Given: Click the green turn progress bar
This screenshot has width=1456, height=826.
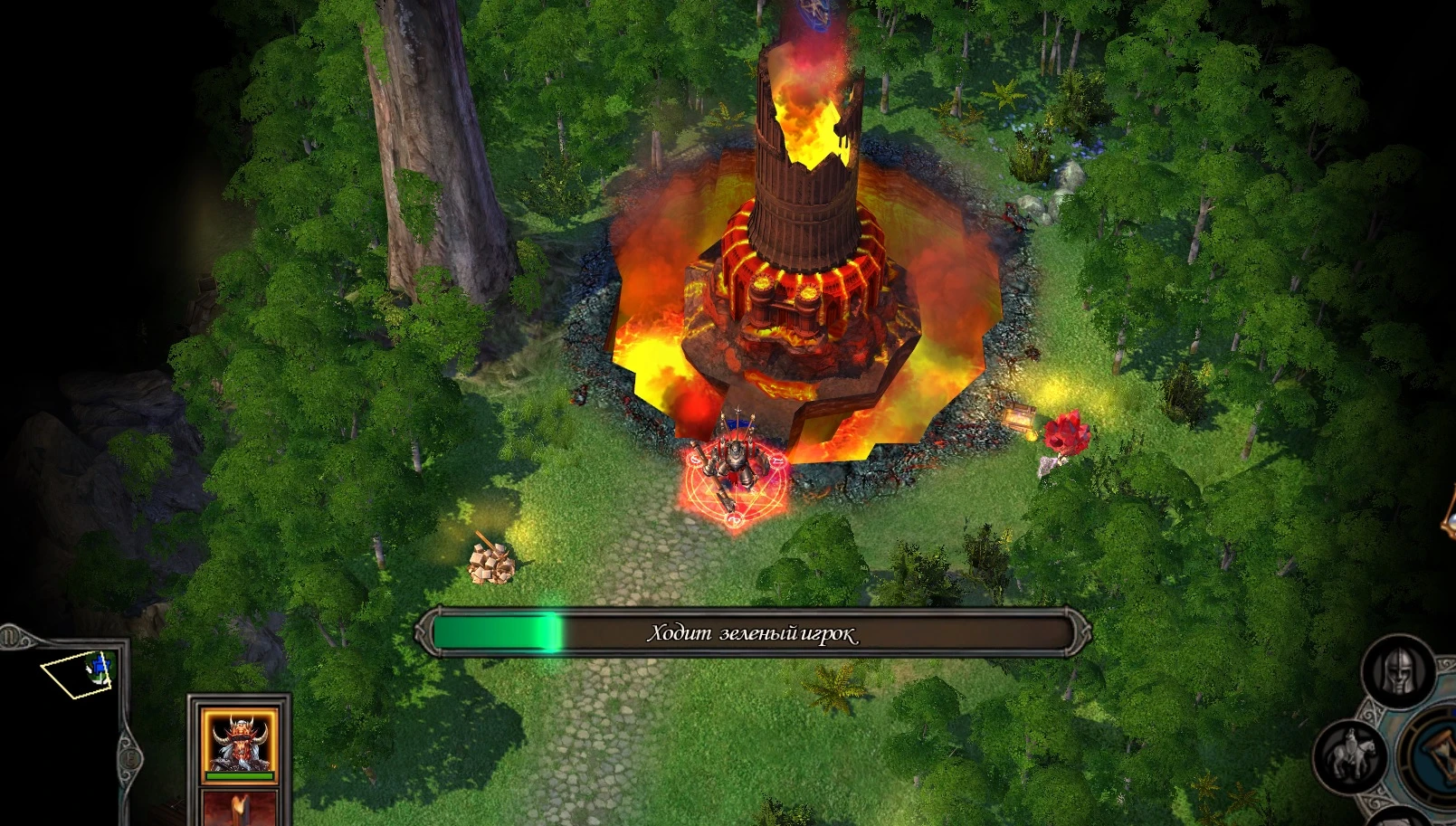Looking at the screenshot, I should [x=498, y=633].
